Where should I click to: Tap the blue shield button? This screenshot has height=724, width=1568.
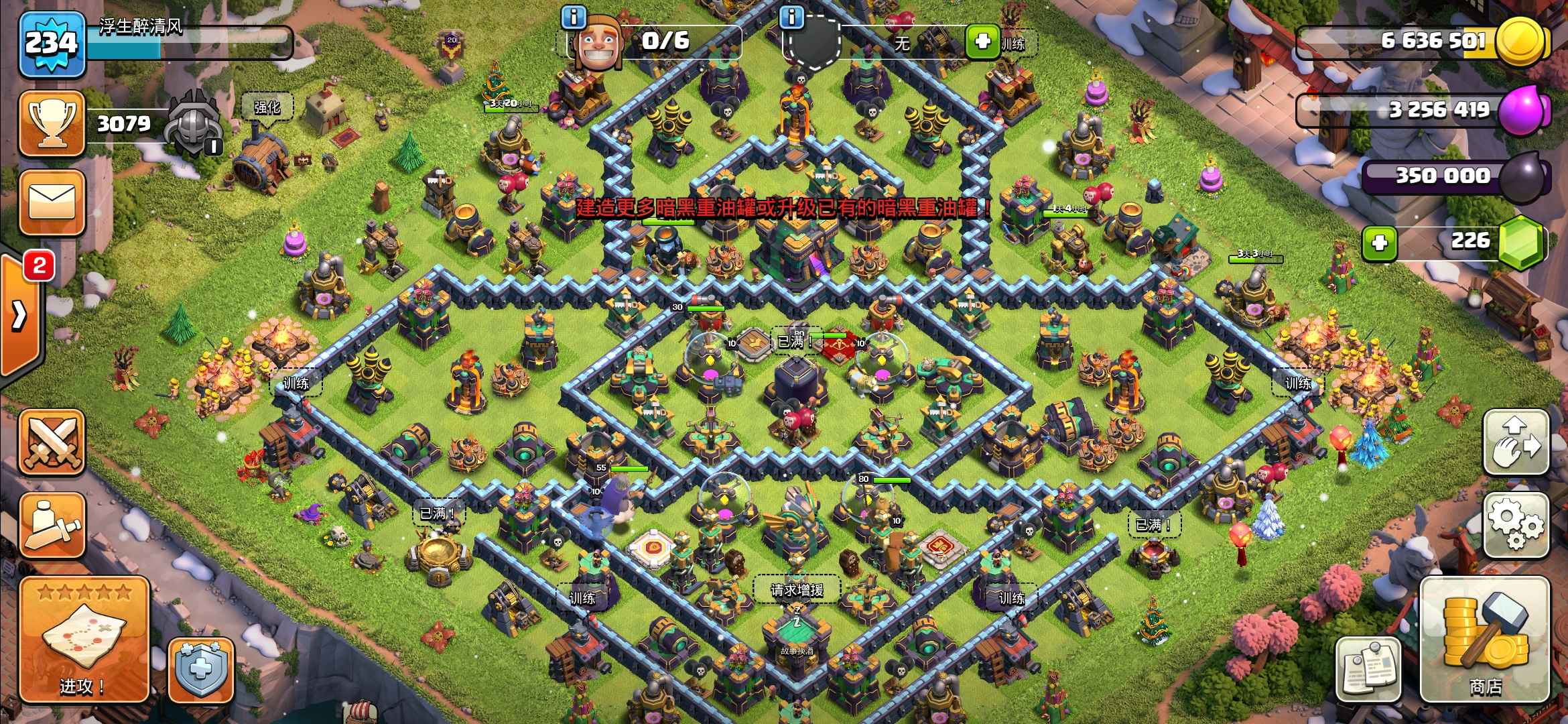(200, 670)
